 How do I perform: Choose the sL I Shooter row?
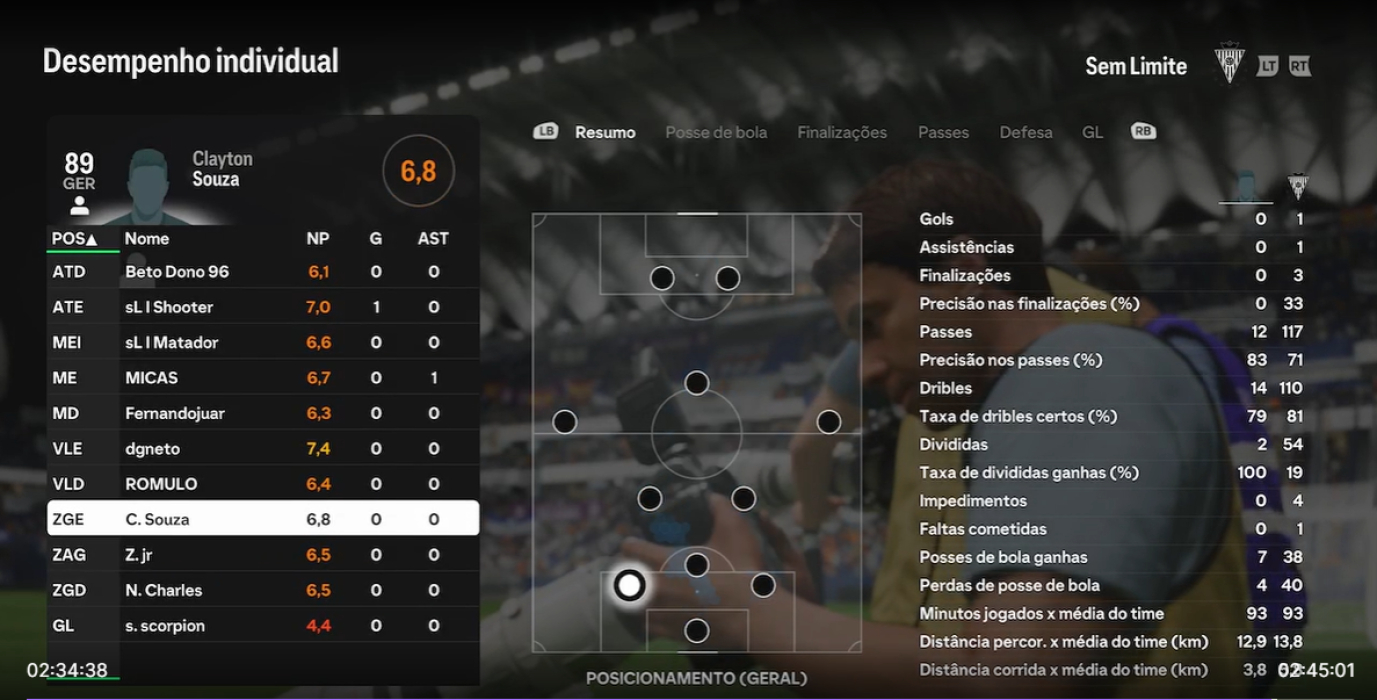(263, 307)
